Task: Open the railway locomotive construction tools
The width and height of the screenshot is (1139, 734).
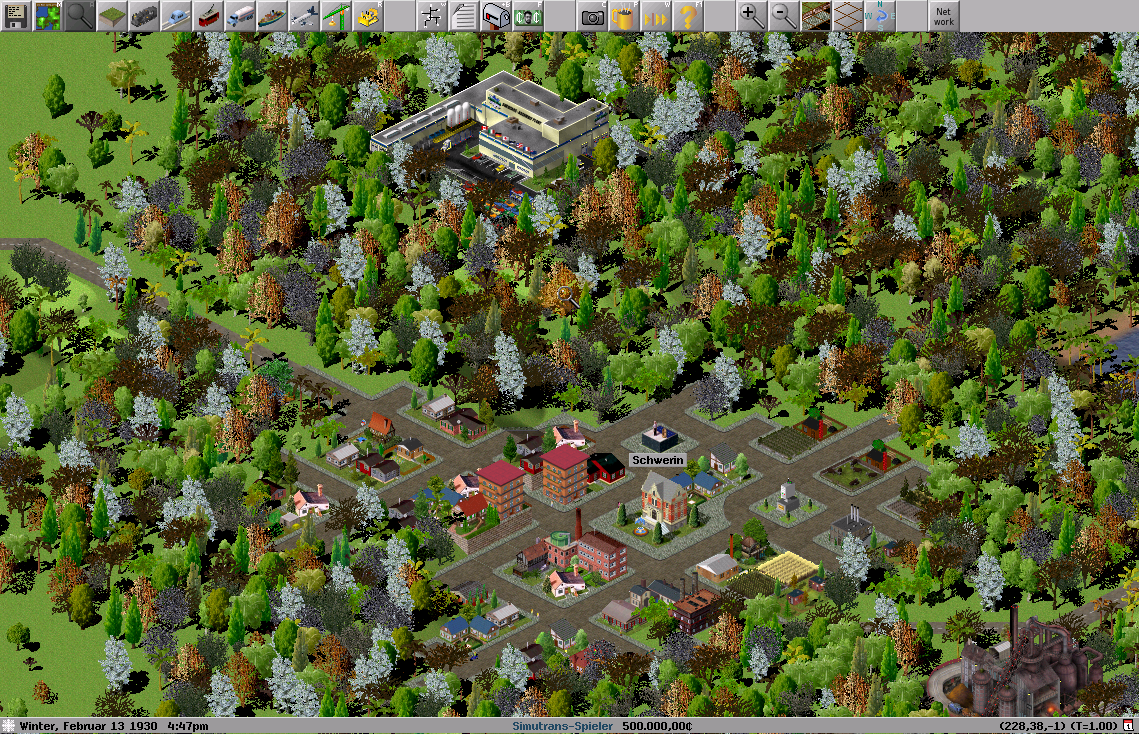Action: (144, 16)
